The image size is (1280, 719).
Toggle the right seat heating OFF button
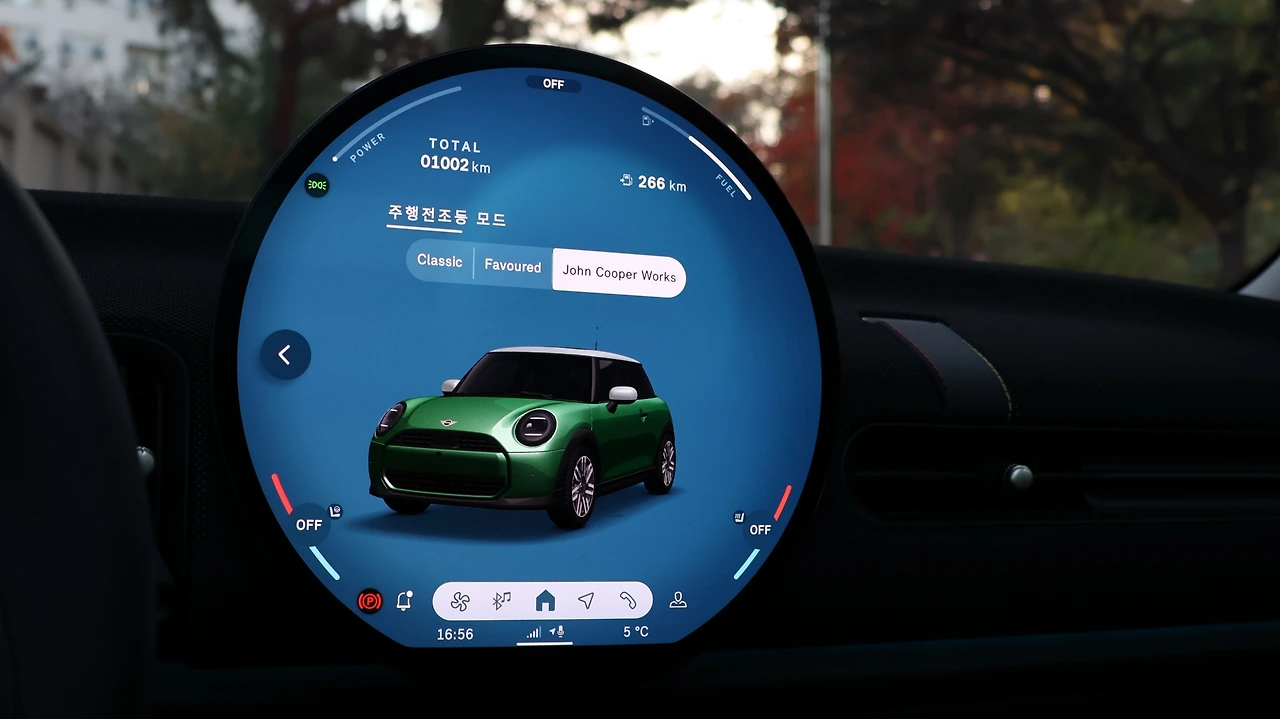click(760, 529)
